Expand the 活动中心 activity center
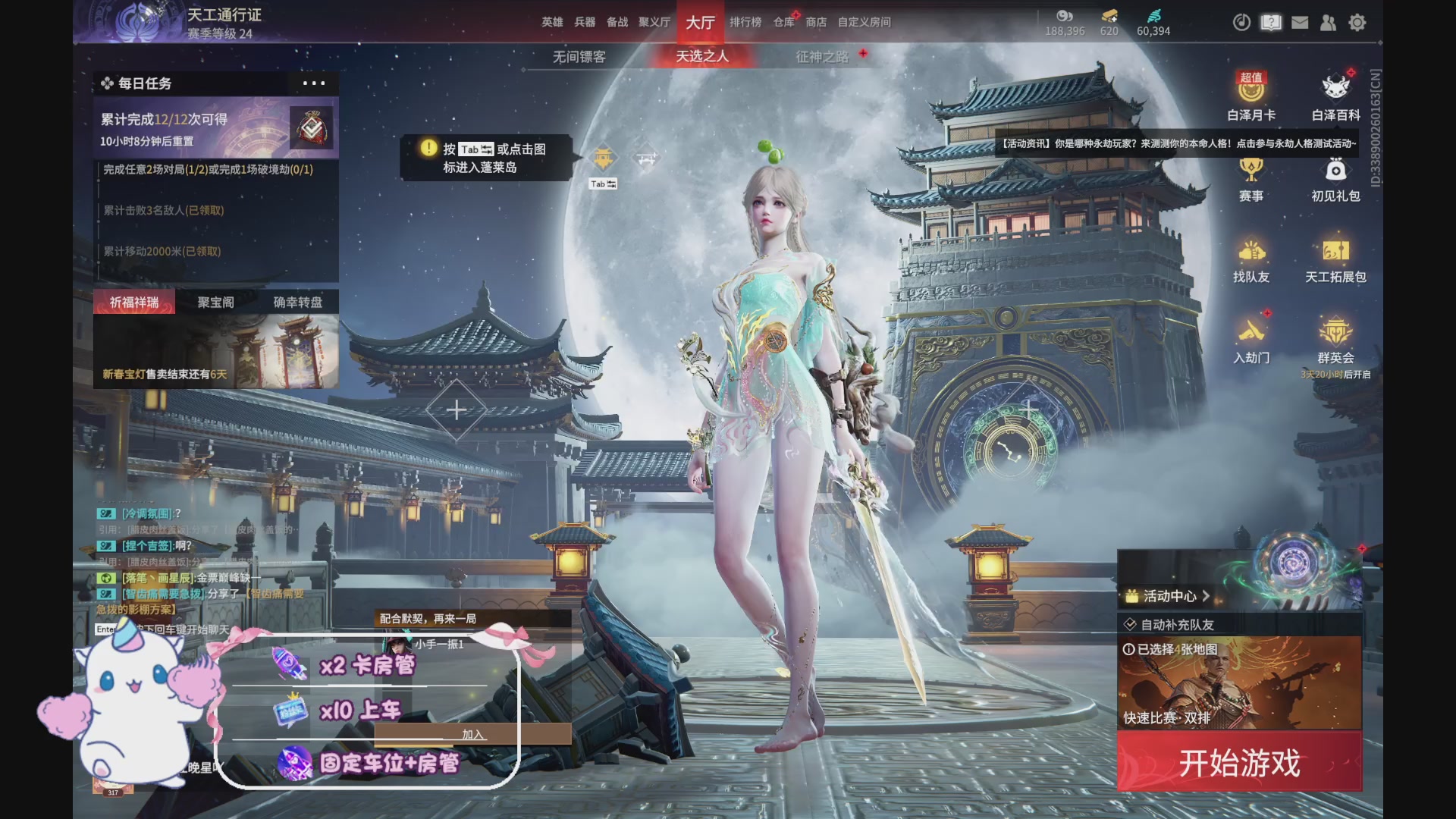 1170,596
